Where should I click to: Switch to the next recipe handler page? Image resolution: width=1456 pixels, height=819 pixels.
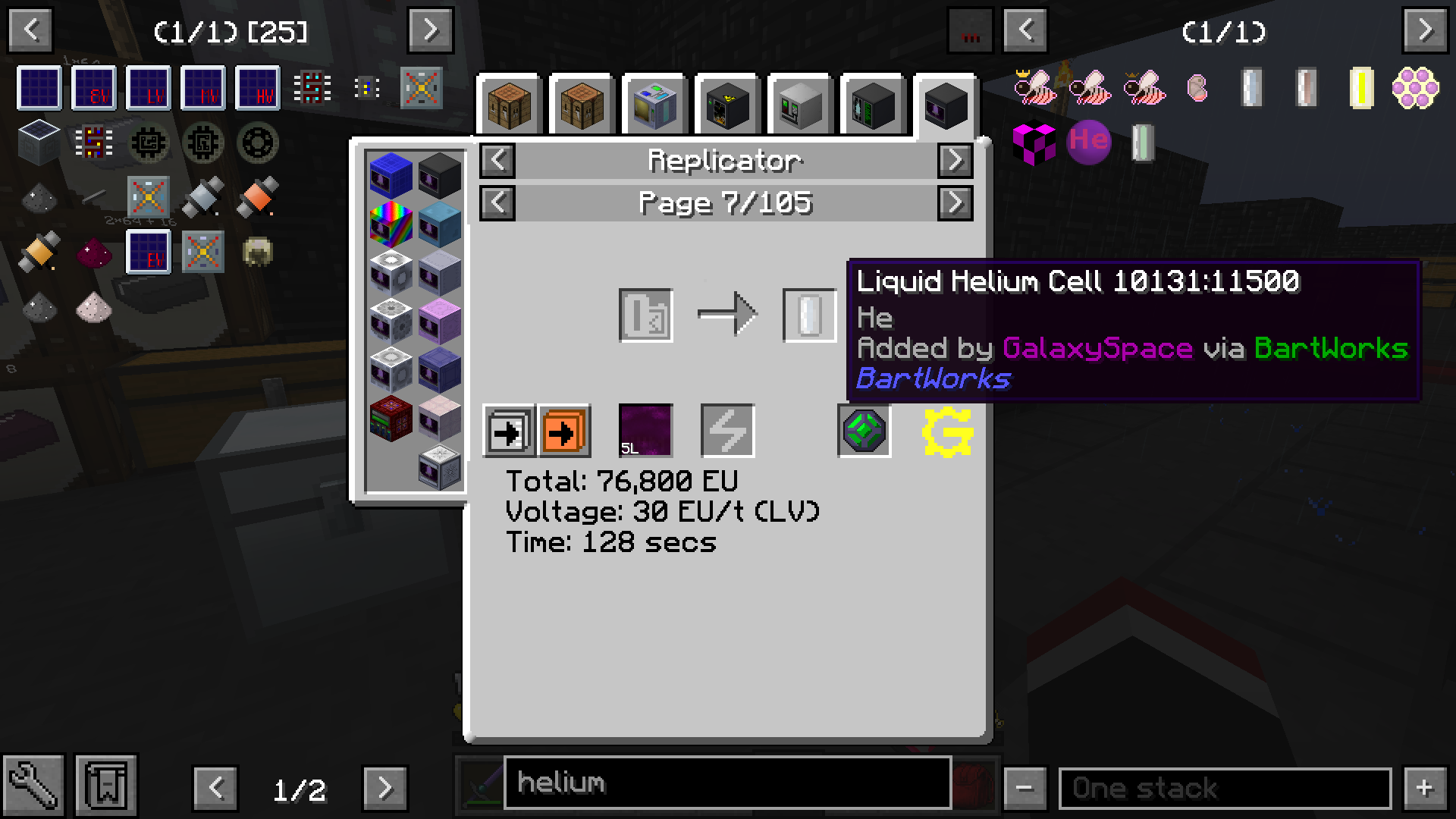955,161
